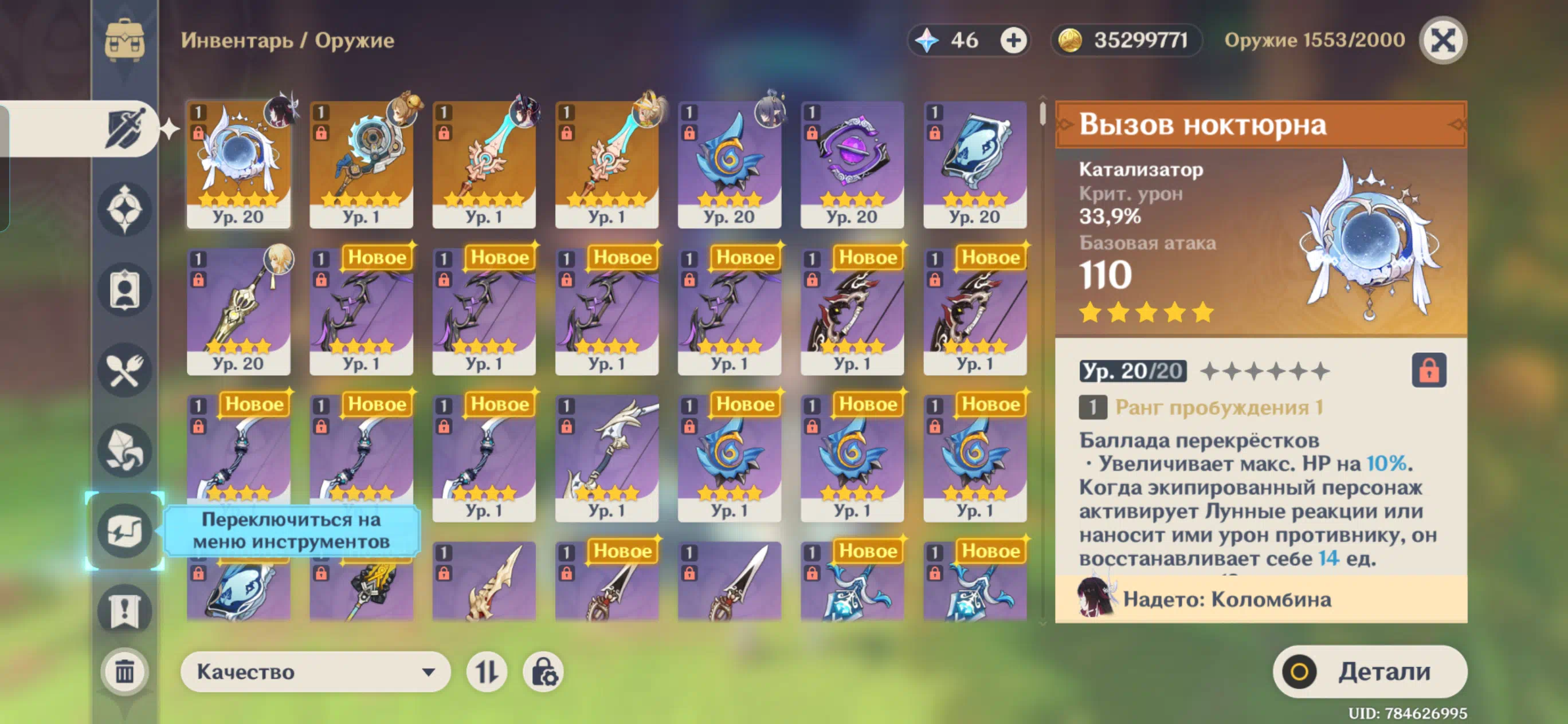
Task: Choose the purple ring four-star catalyst
Action: 852,164
